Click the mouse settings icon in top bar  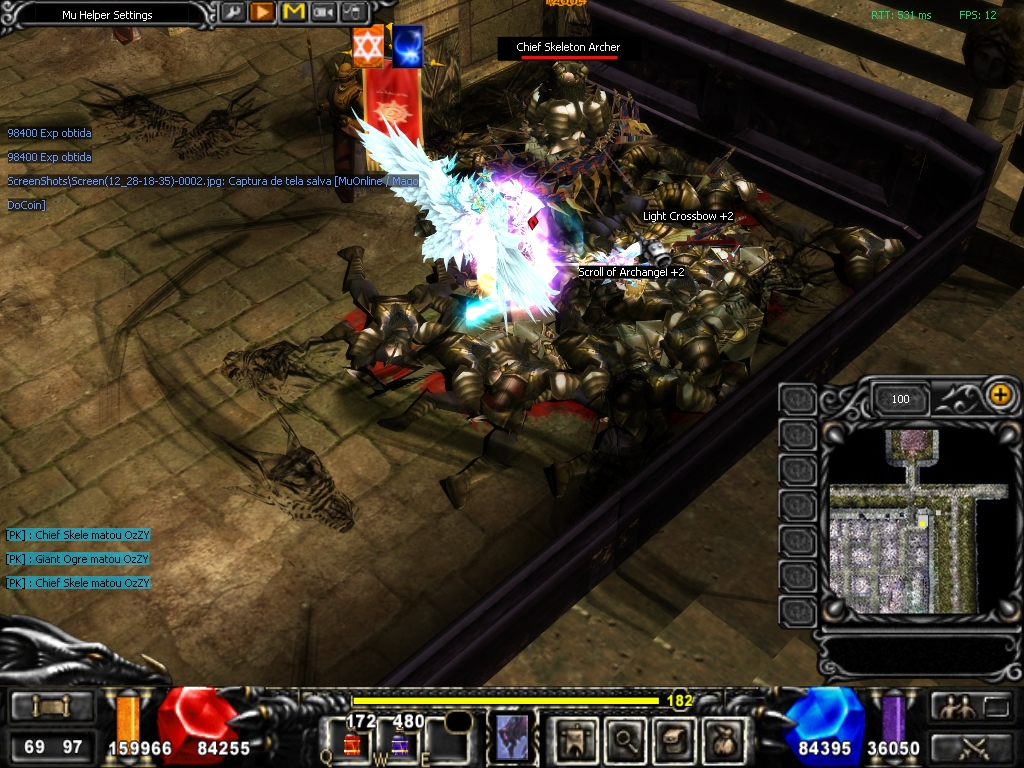pyautogui.click(x=353, y=13)
